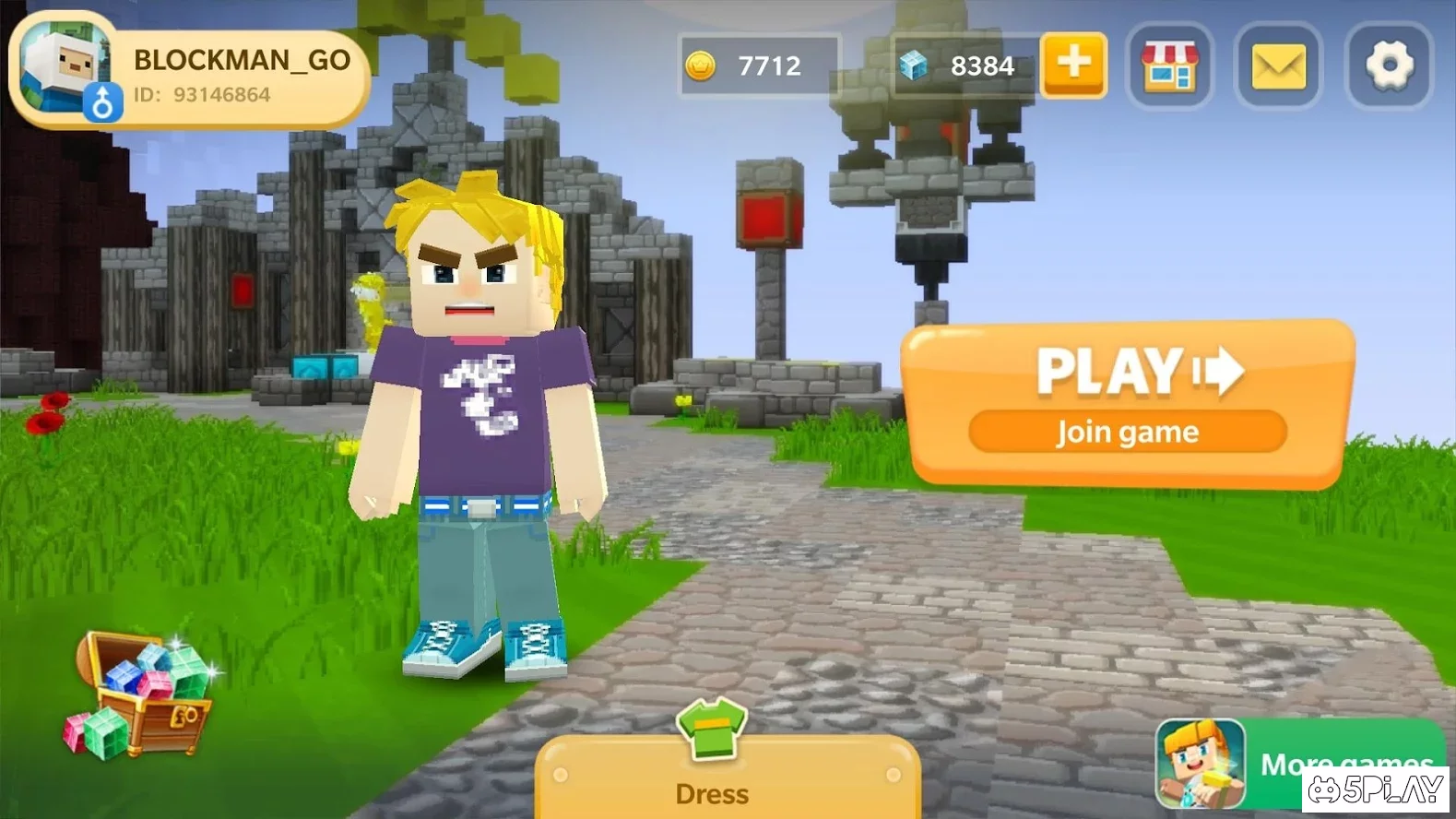
Task: Tap the PLAY button
Action: (x=1113, y=371)
